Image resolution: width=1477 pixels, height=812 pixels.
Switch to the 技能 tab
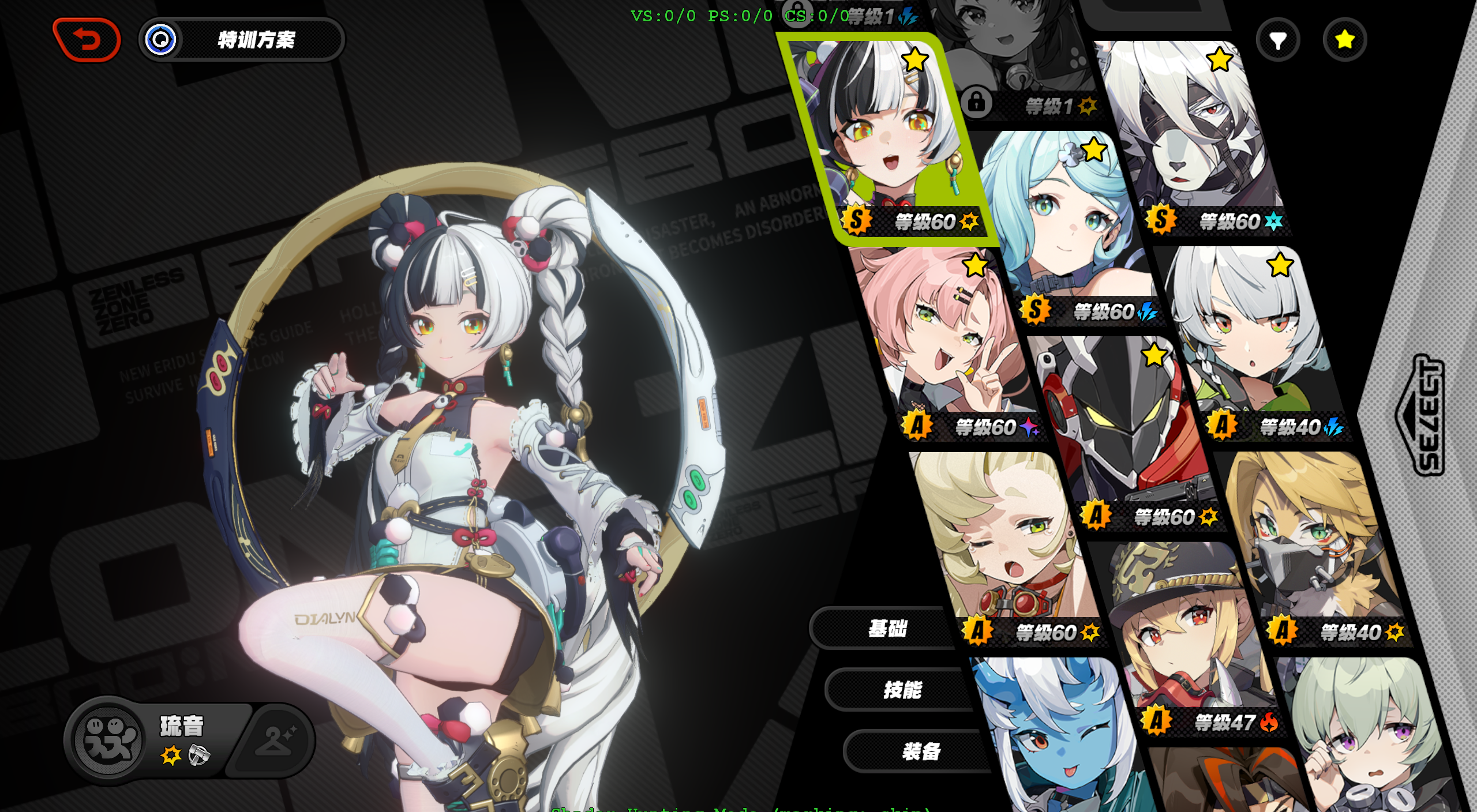coord(903,689)
